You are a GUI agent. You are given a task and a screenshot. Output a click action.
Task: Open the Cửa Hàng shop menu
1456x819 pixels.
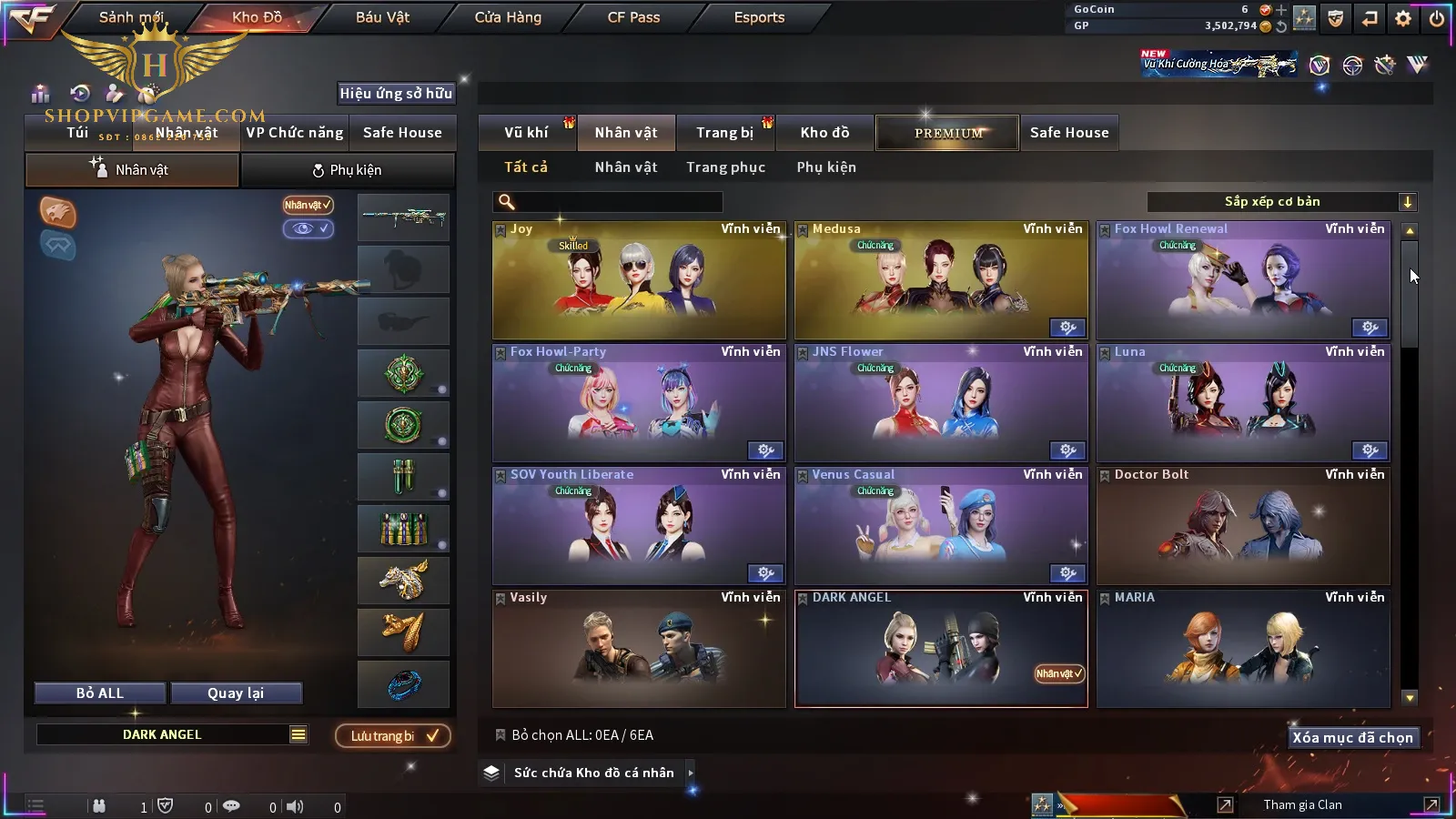tap(508, 17)
